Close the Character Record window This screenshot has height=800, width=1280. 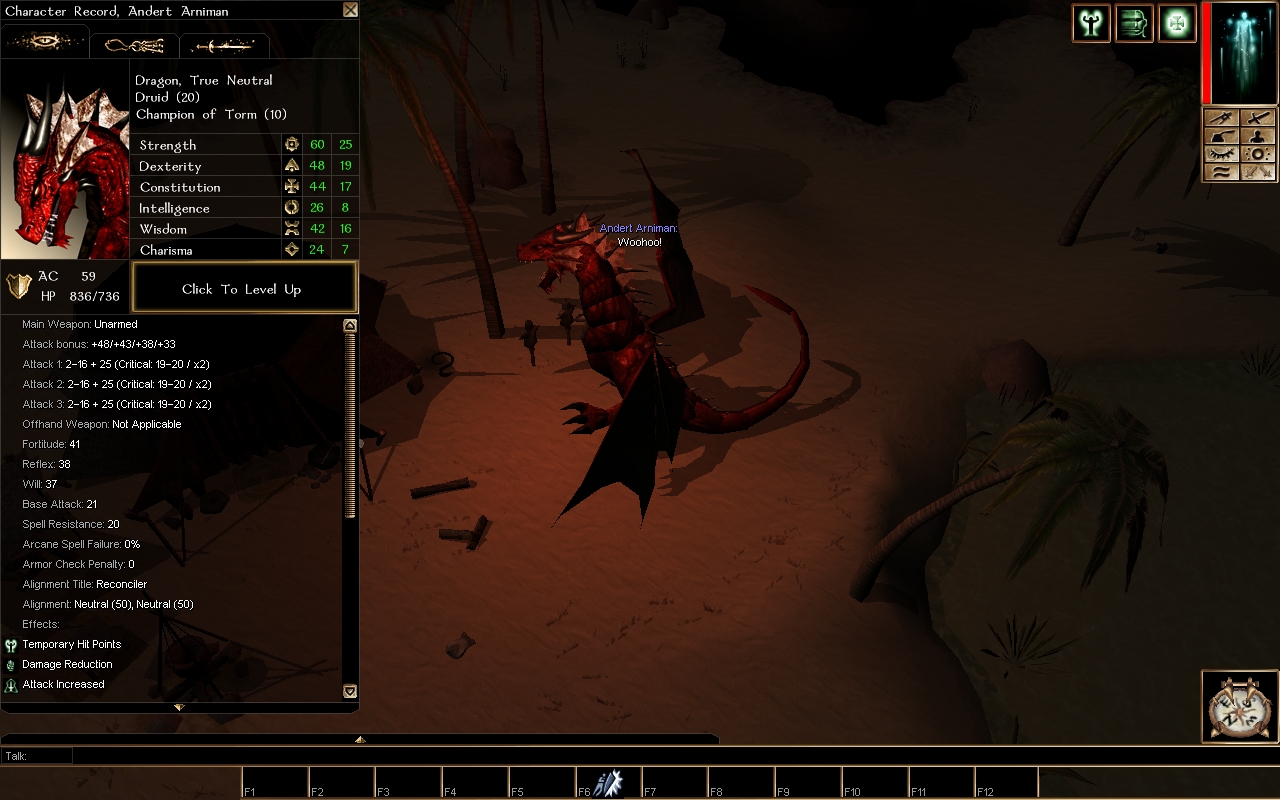[x=350, y=10]
